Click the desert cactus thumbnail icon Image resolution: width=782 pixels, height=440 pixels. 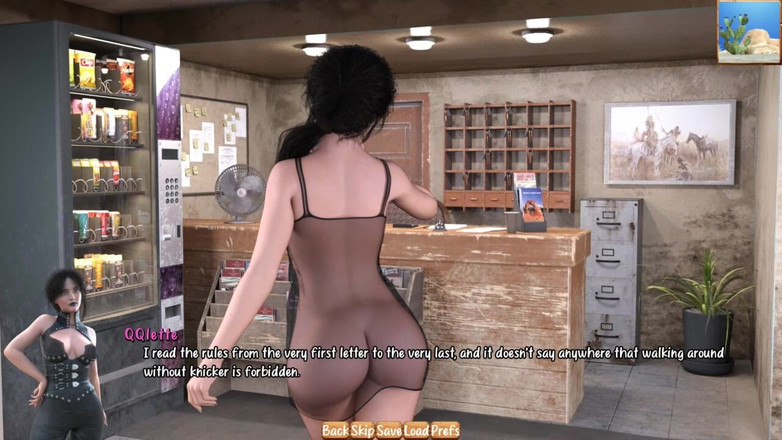(x=748, y=31)
